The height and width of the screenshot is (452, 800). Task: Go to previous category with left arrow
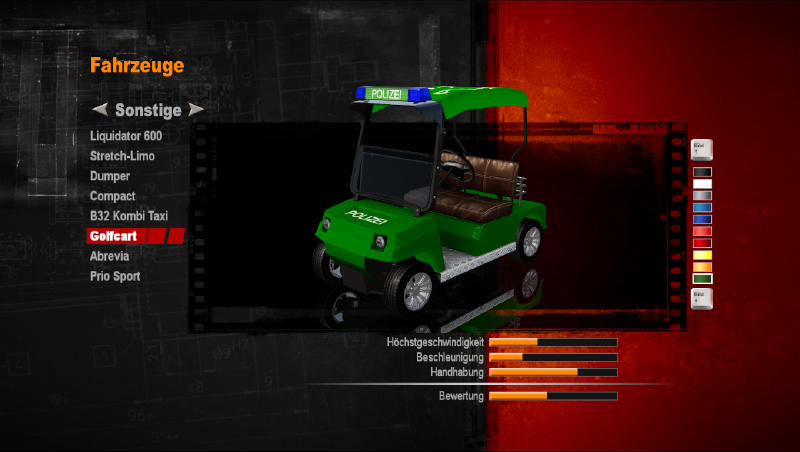(x=99, y=109)
